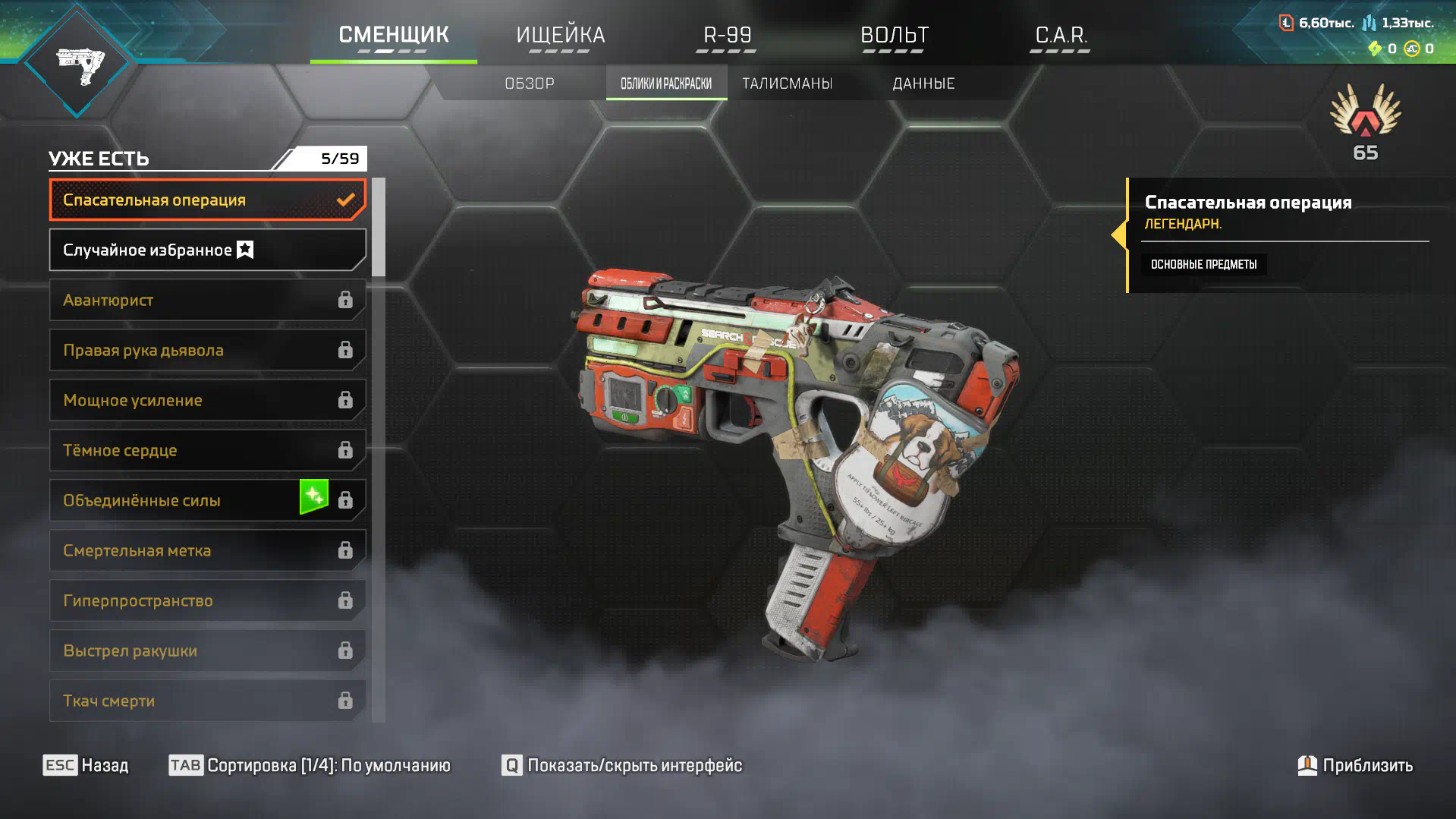Choose the Гиперпространство skin entry
The image size is (1456, 819).
pos(207,600)
